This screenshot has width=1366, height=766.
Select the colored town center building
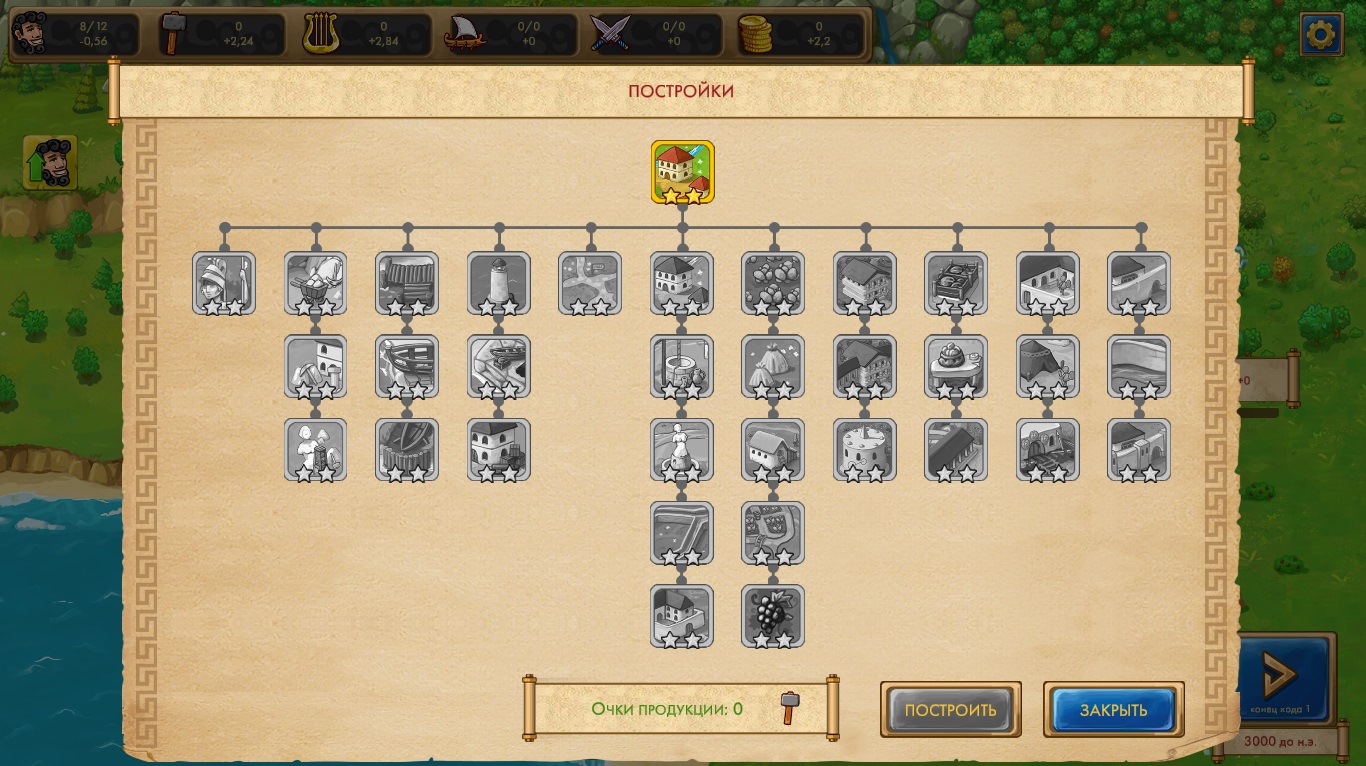click(683, 172)
